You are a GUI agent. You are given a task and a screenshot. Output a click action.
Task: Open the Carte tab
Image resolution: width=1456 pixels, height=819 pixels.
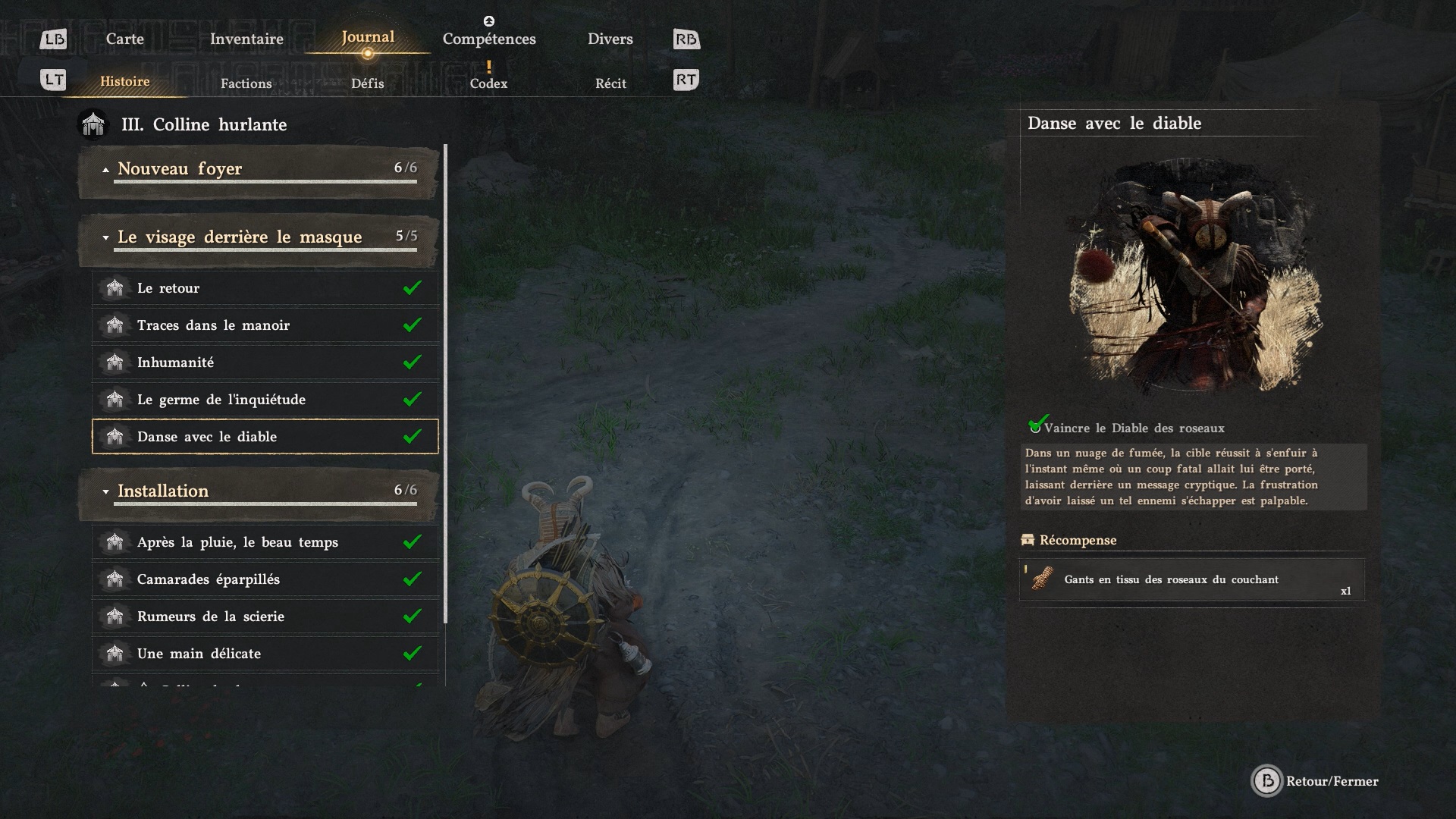click(x=124, y=39)
